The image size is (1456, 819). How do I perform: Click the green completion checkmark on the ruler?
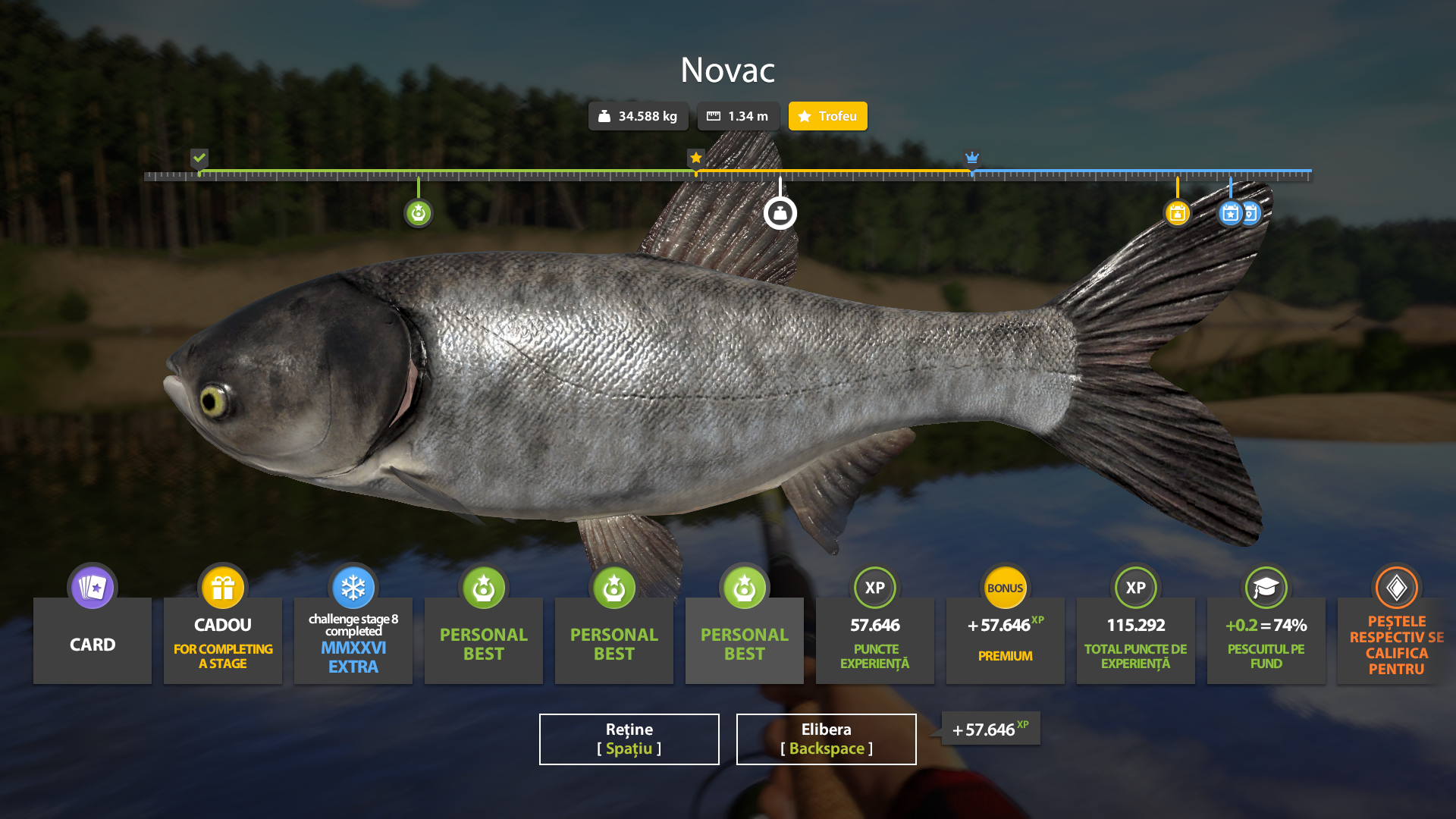(x=199, y=159)
